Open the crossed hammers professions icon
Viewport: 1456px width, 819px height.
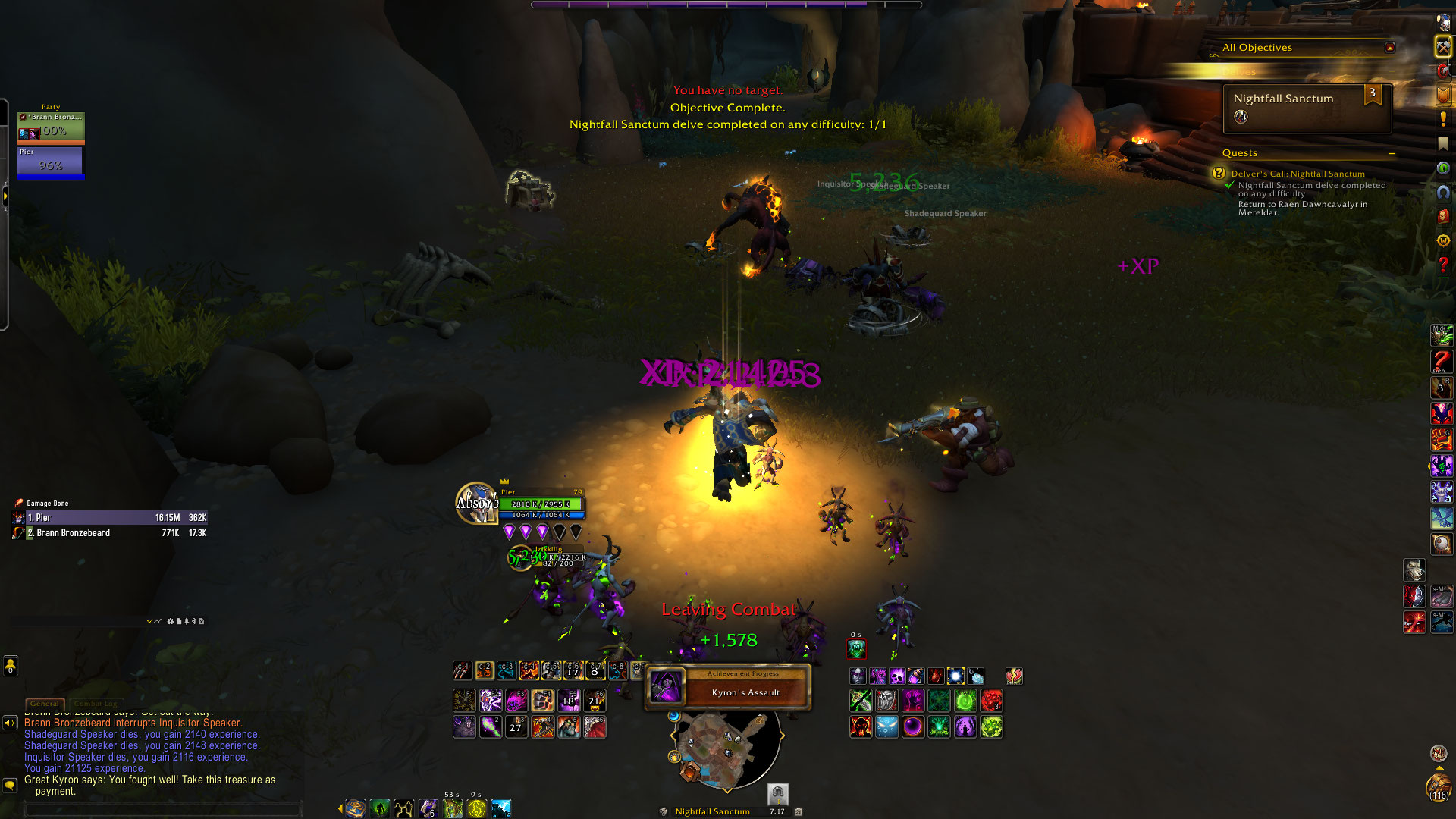pyautogui.click(x=1442, y=47)
